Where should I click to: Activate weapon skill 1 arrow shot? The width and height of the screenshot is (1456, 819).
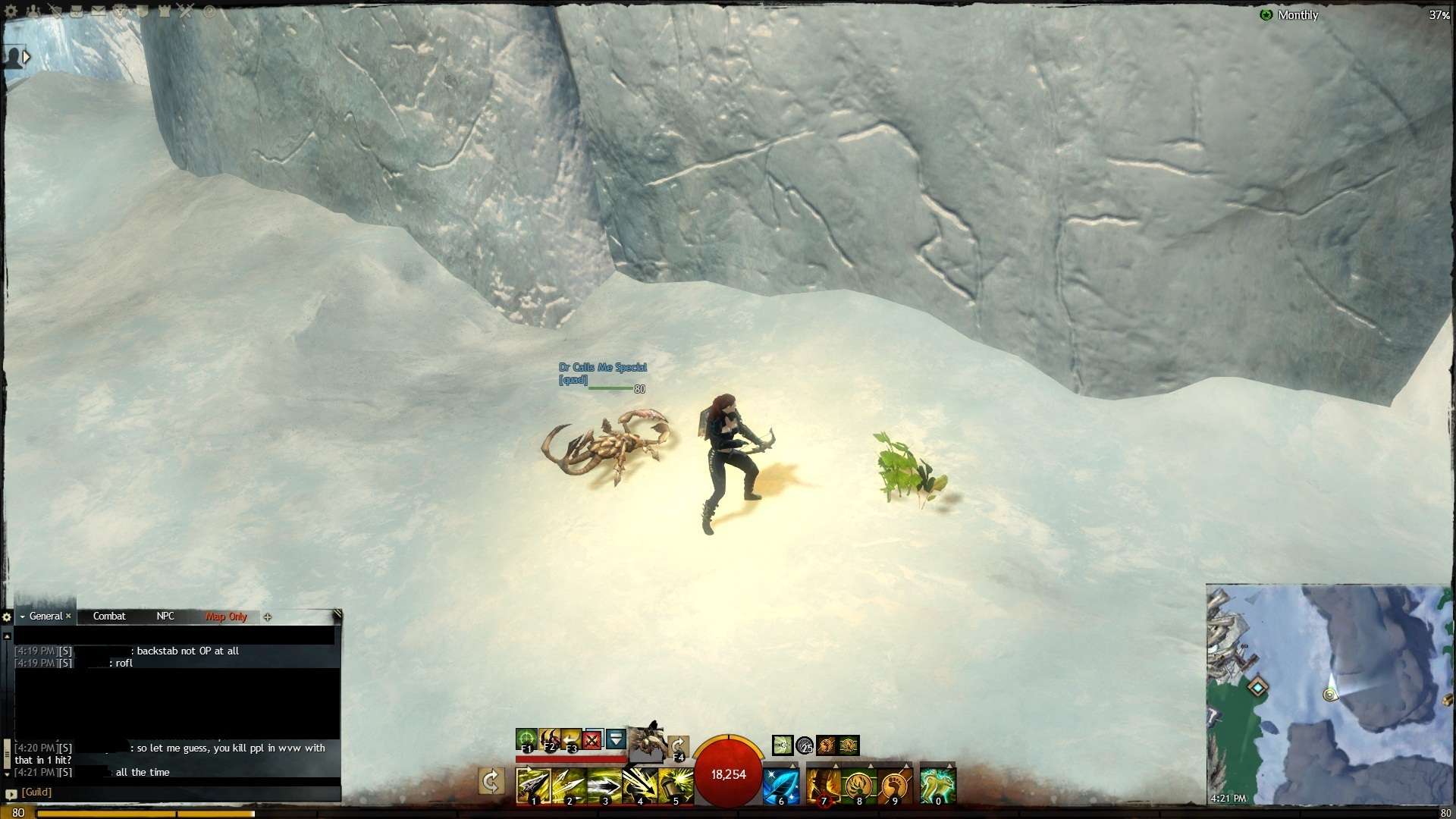pyautogui.click(x=533, y=786)
